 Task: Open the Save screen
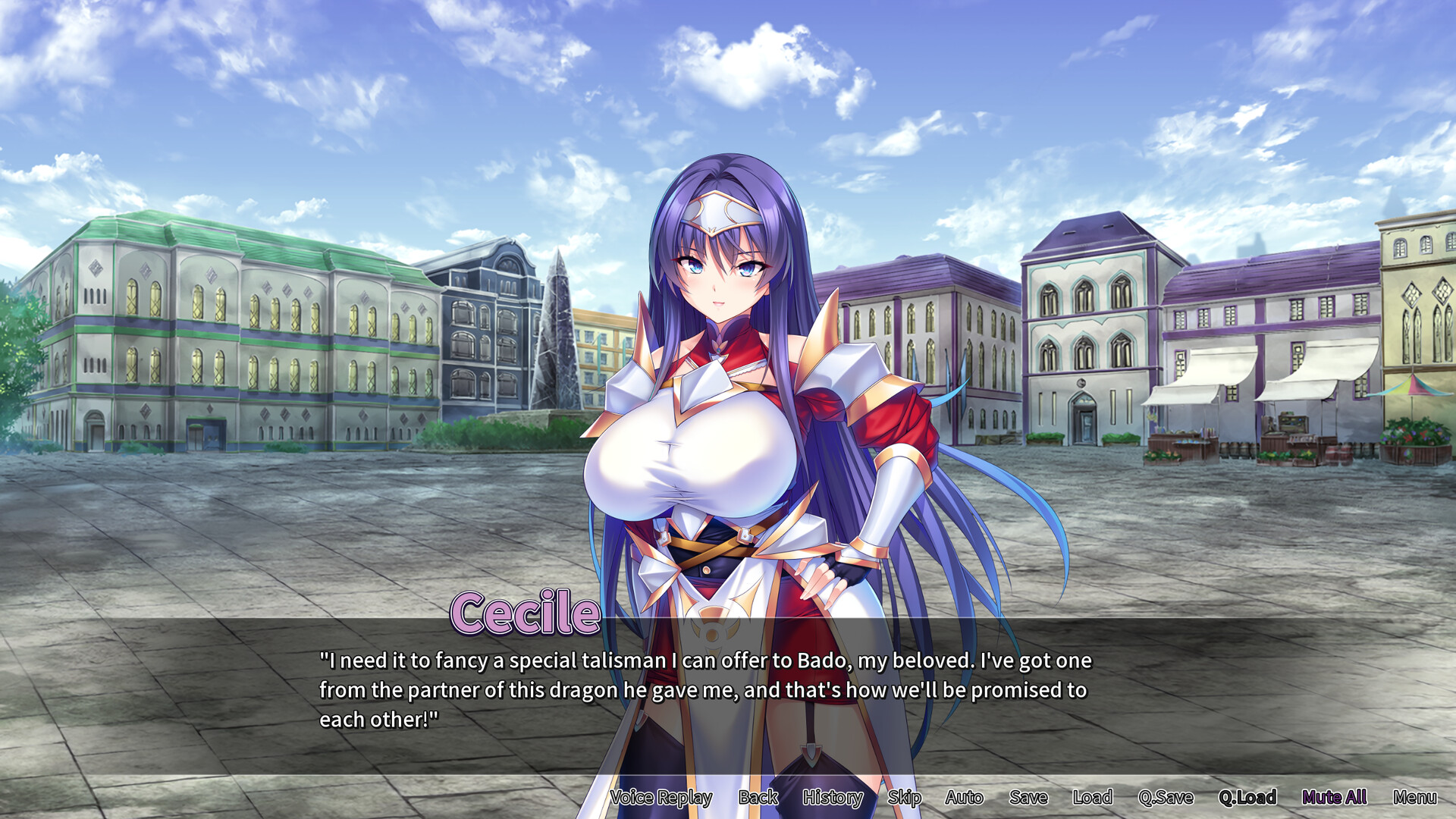(x=1028, y=798)
